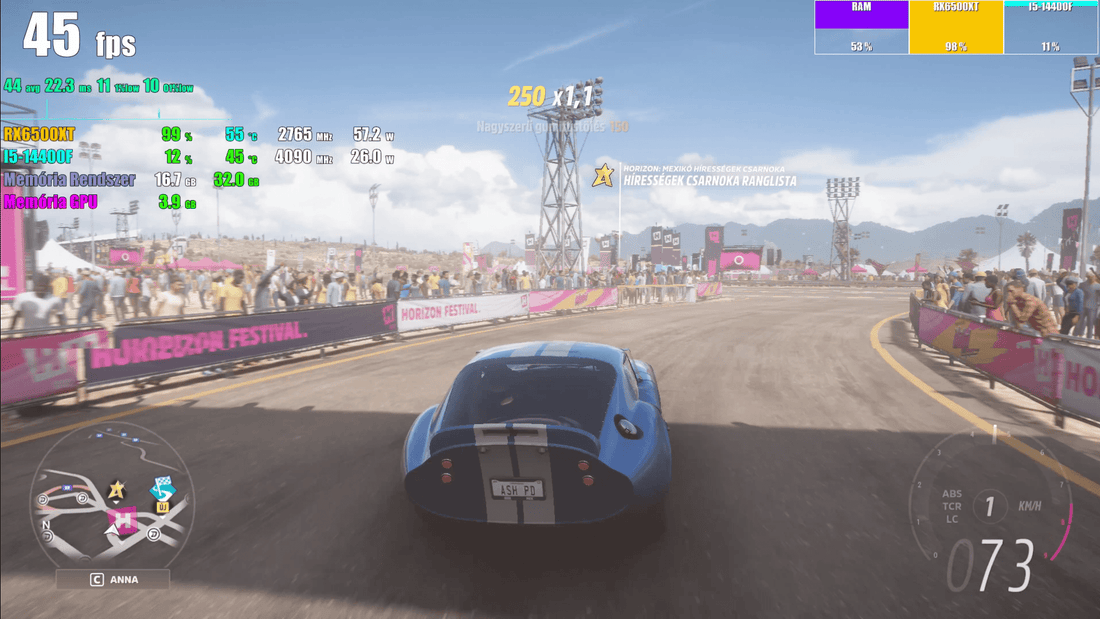The image size is (1100, 619).
Task: Select the Hírességek Csarnoka Ranglista star marker
Action: click(x=603, y=176)
